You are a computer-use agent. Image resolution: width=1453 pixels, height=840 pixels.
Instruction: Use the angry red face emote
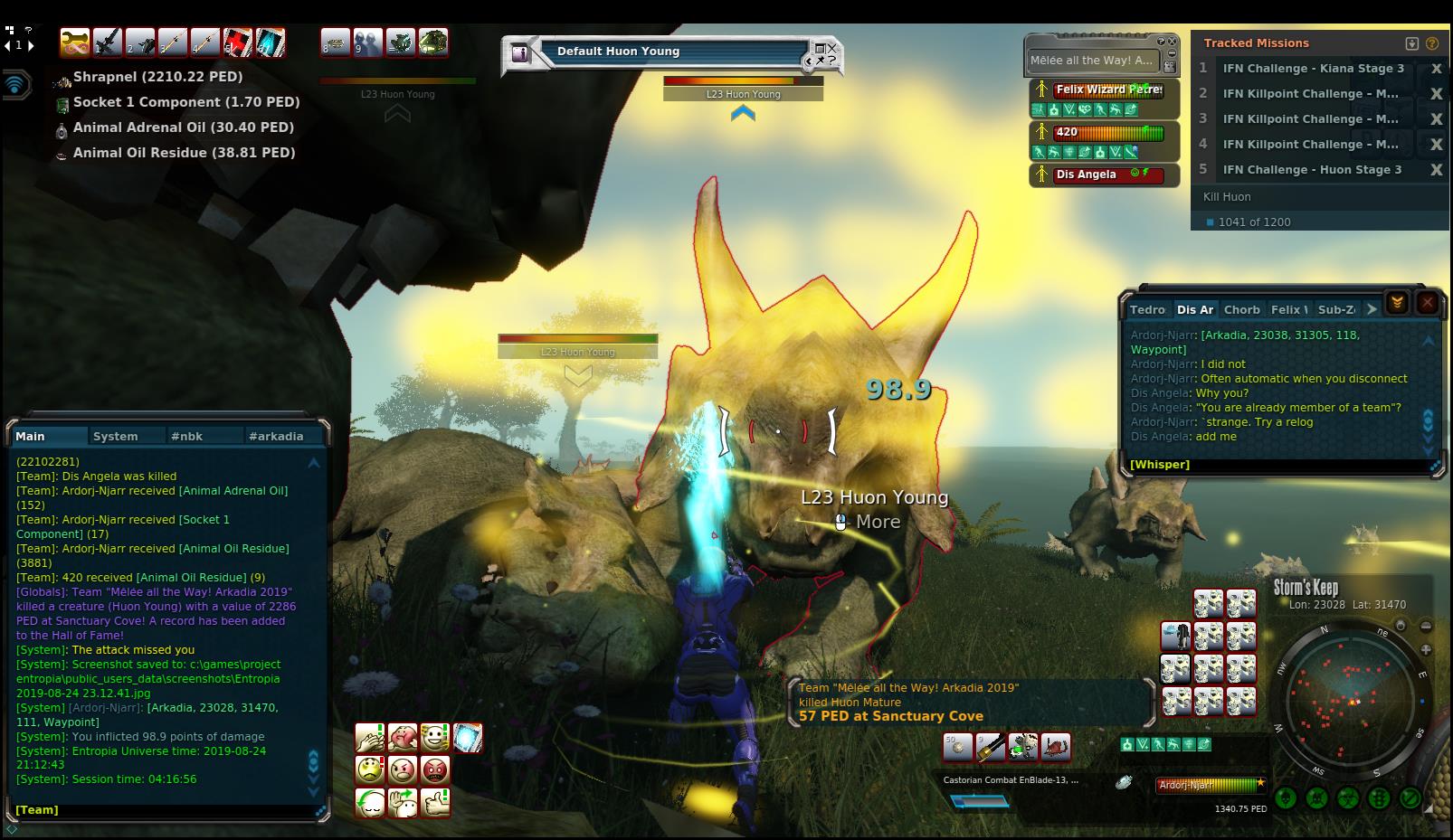click(x=435, y=770)
